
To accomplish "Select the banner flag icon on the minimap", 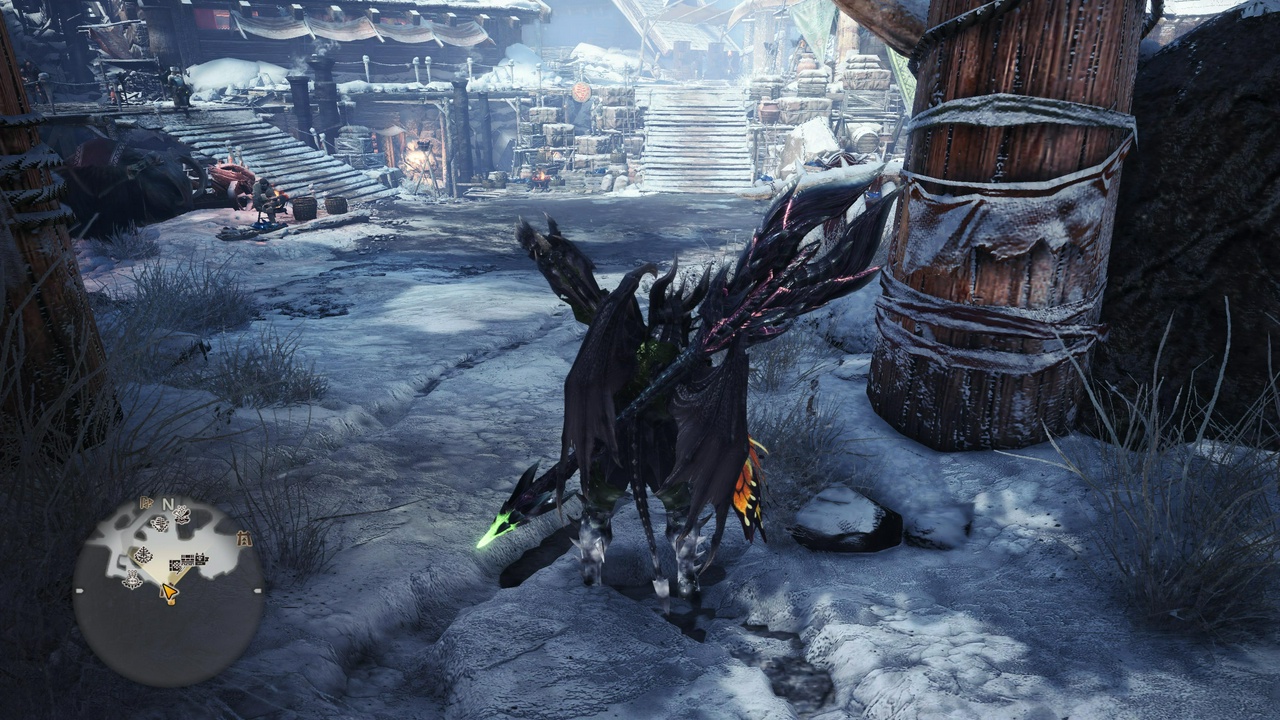I will click(146, 503).
